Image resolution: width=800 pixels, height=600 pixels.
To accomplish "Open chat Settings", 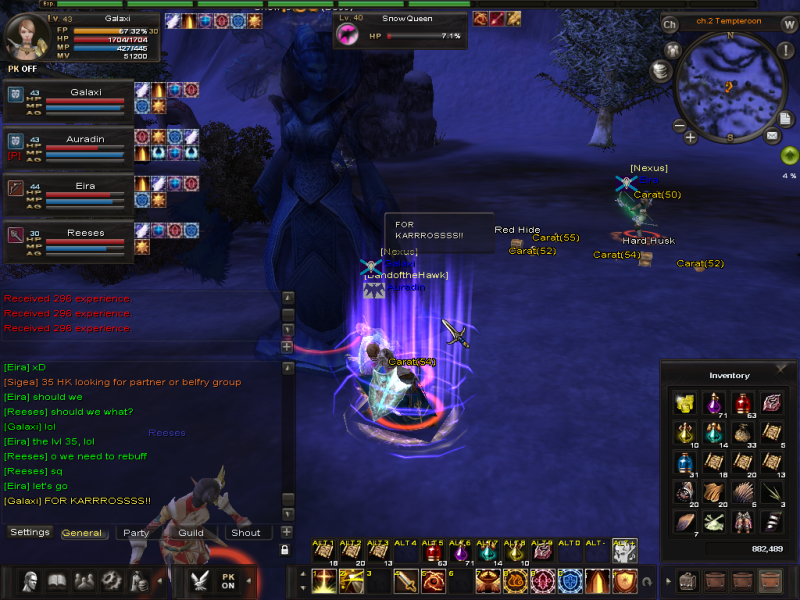I will [x=30, y=532].
